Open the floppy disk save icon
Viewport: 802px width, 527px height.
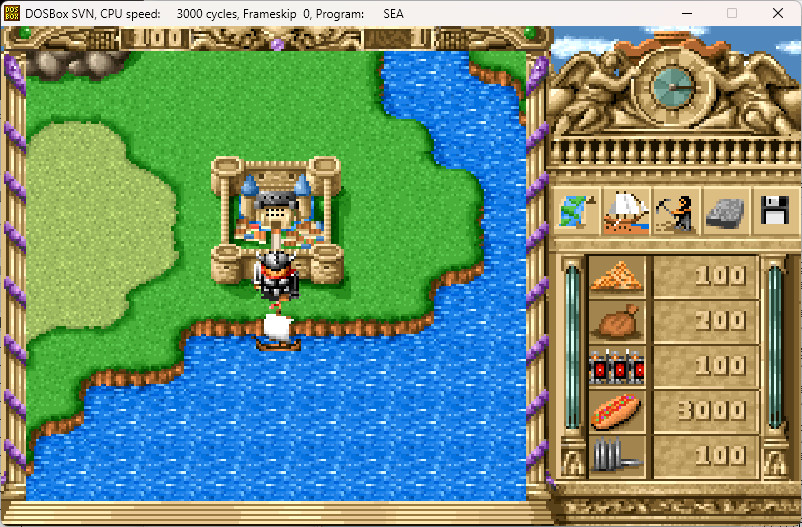[774, 211]
